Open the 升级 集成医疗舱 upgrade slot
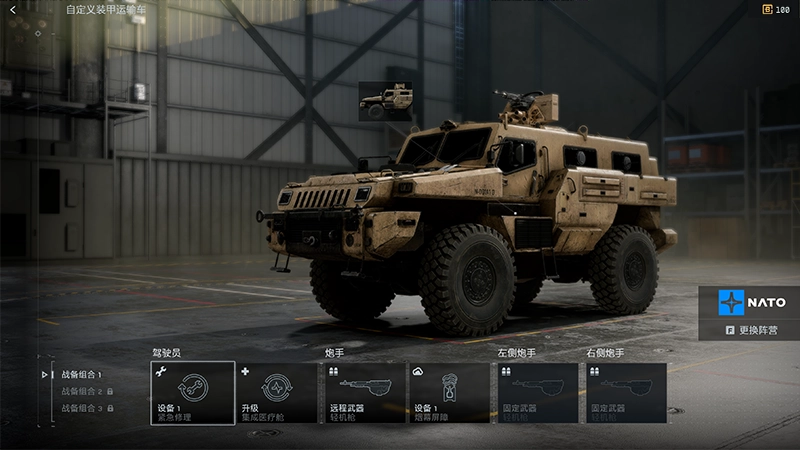This screenshot has height=450, width=800. tap(279, 393)
